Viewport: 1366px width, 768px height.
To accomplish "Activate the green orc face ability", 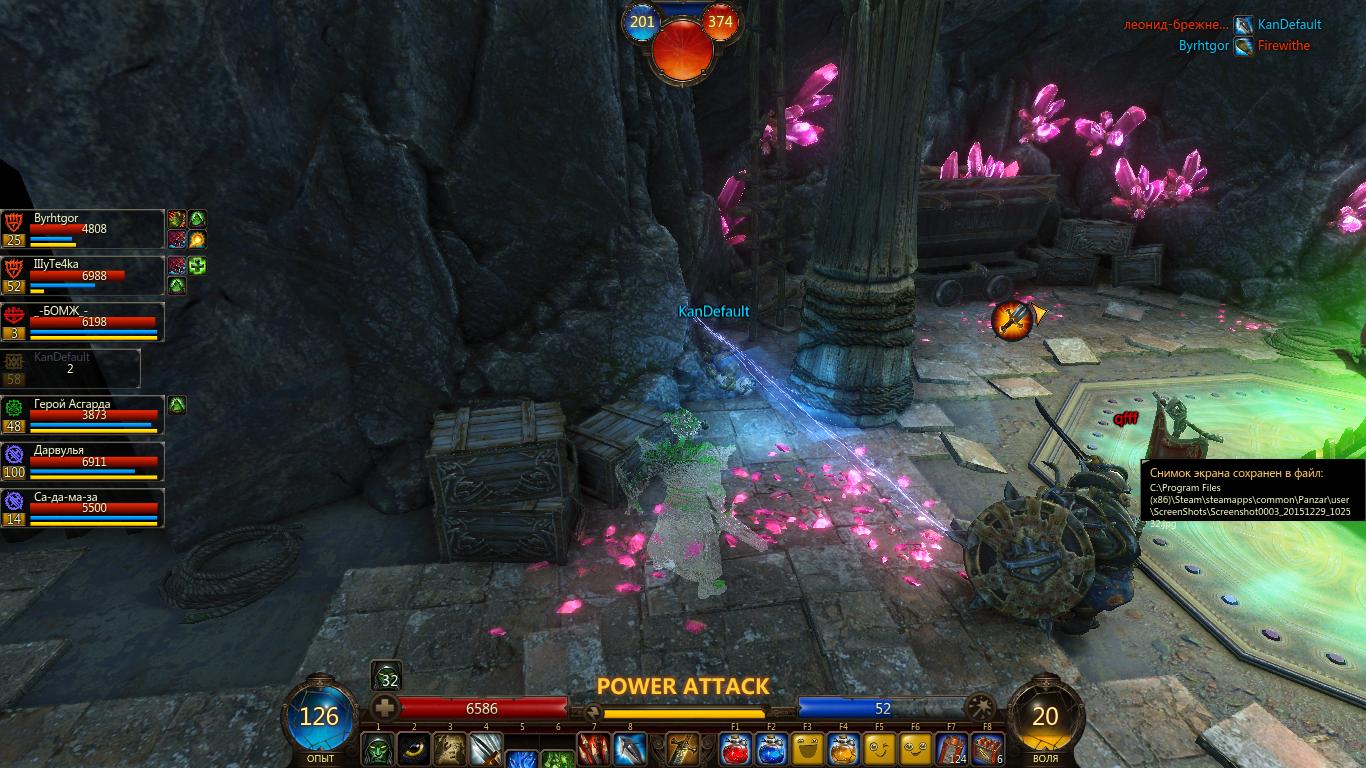I will (377, 749).
